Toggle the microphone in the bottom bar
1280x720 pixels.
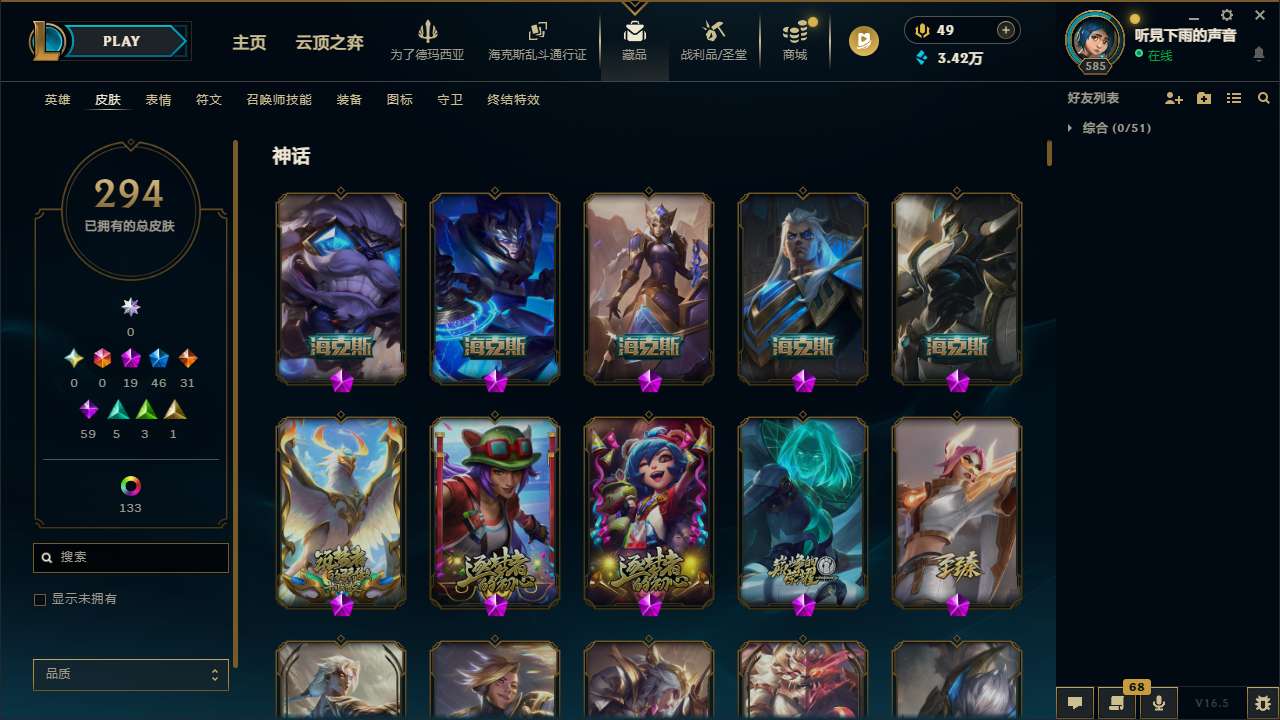click(1158, 701)
